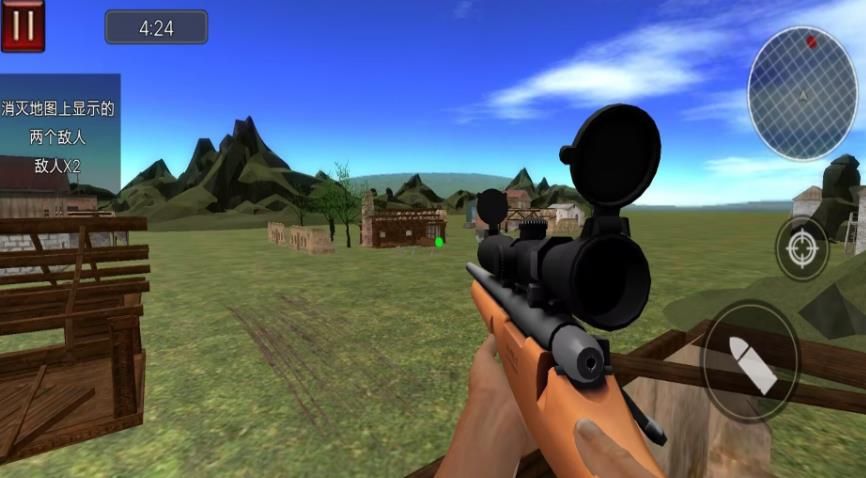Screen dimensions: 866x478
Task: Fire the rifle using the bullet button
Action: (750, 361)
